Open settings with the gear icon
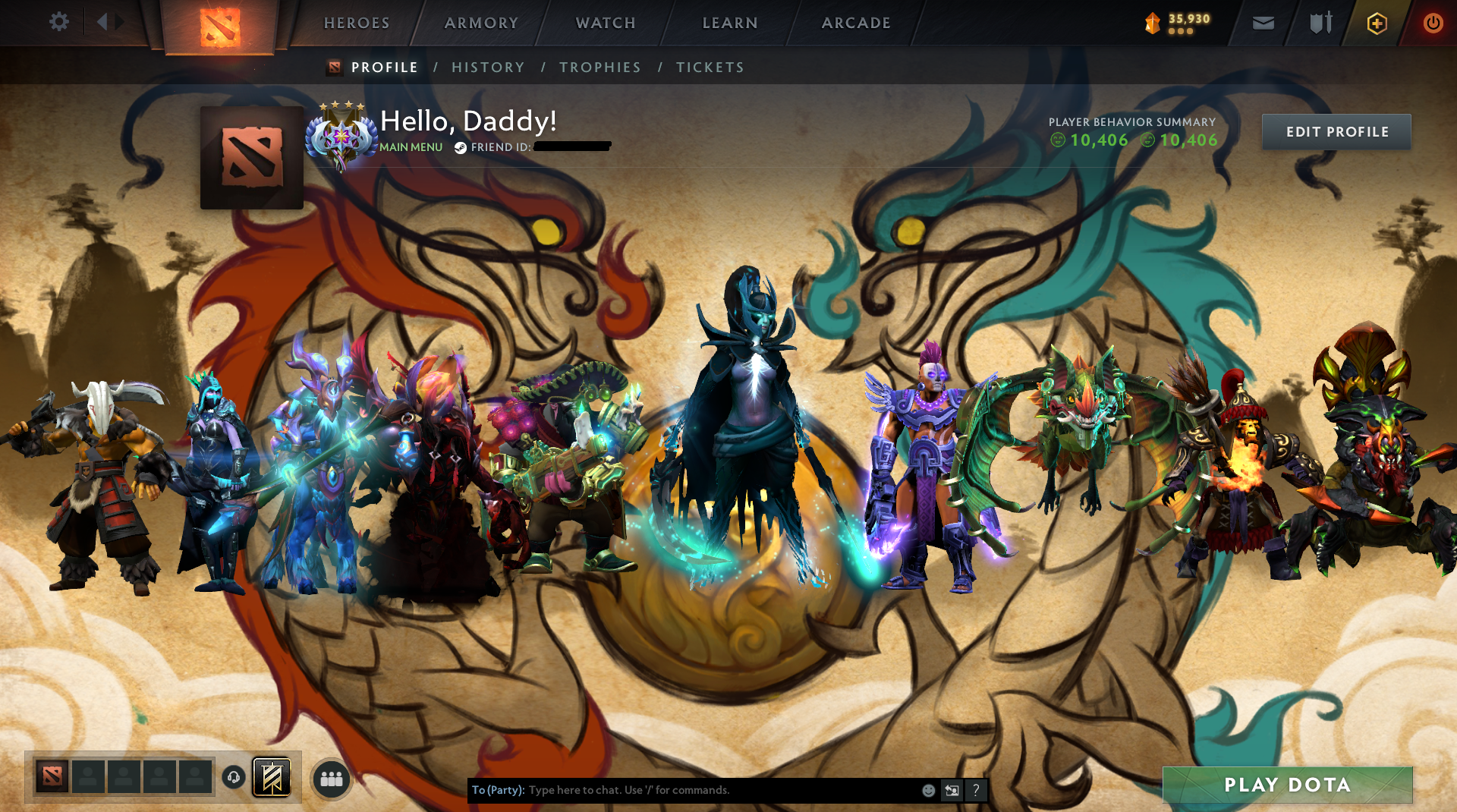1457x812 pixels. [59, 22]
